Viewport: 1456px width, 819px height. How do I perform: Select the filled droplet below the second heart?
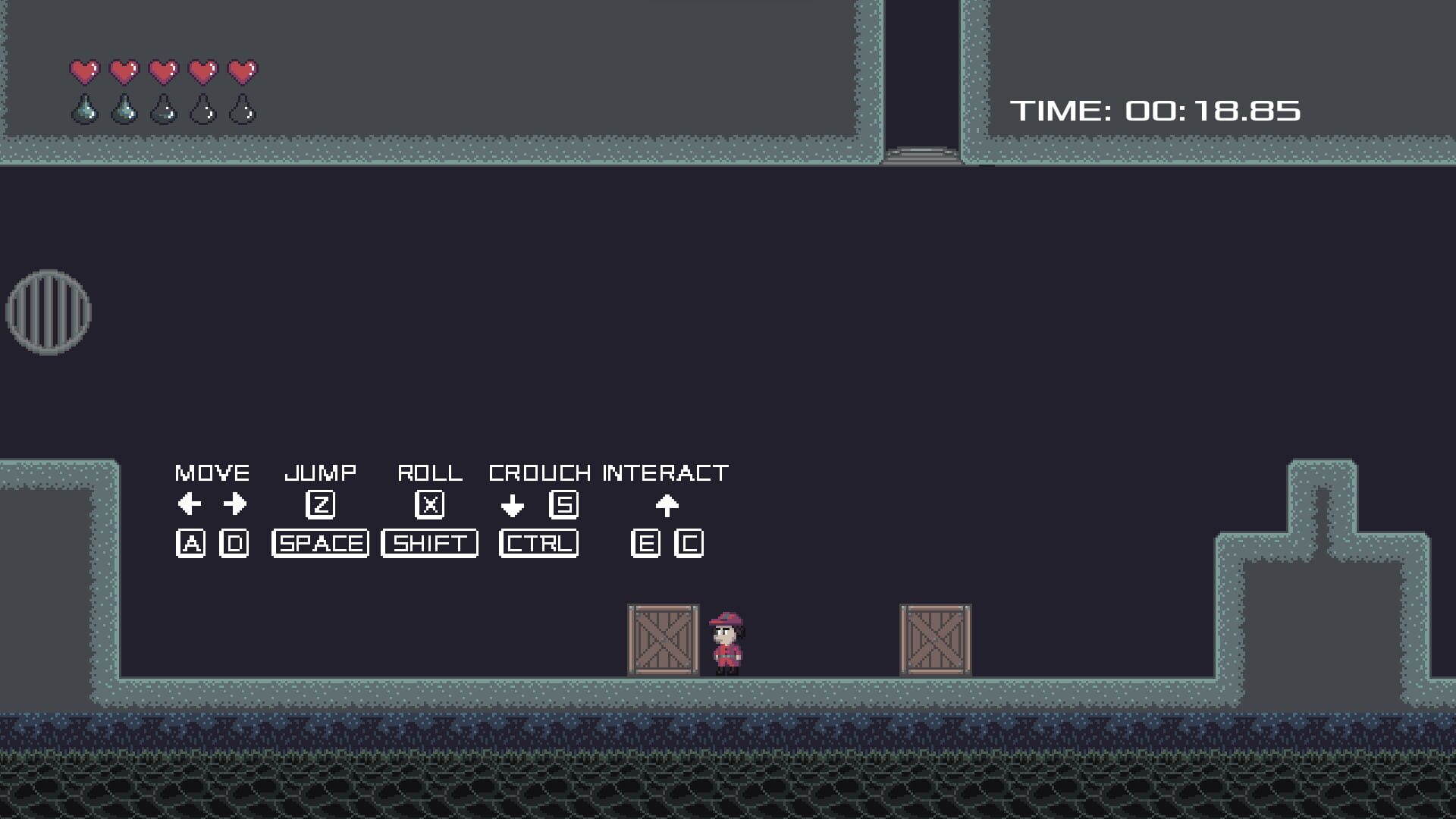(123, 110)
